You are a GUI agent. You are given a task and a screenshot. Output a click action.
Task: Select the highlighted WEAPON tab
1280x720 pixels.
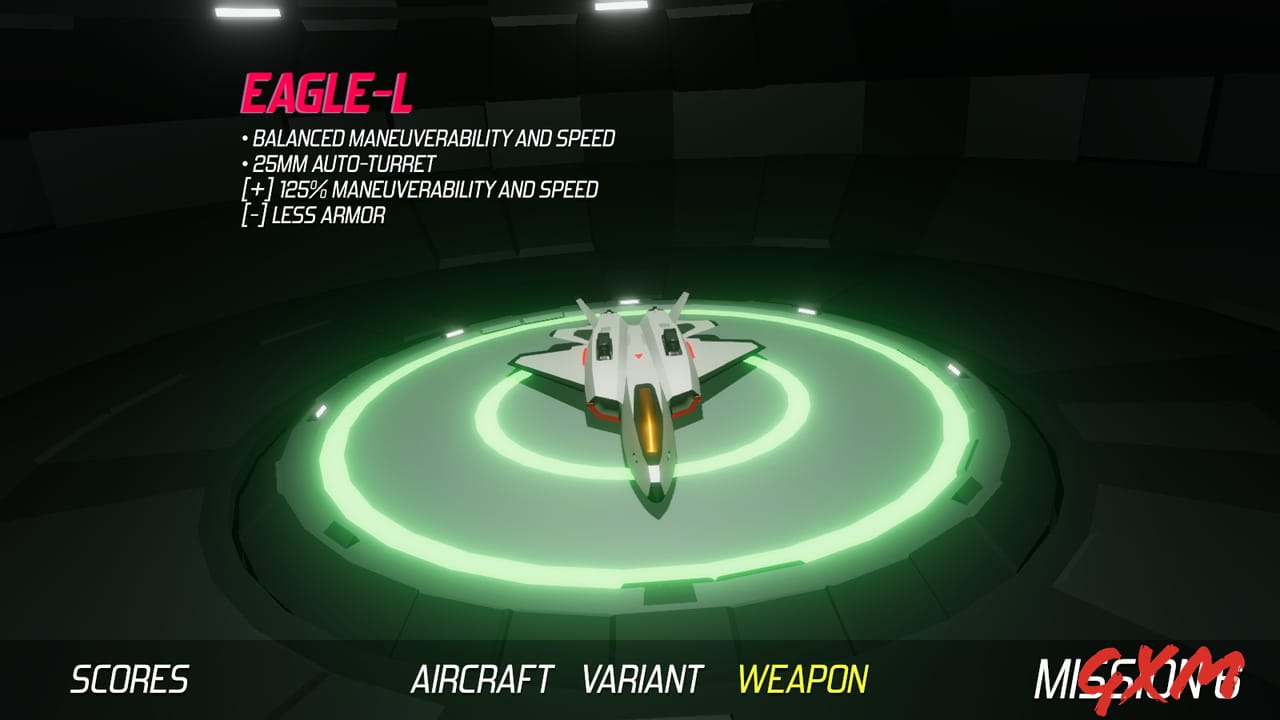point(805,676)
